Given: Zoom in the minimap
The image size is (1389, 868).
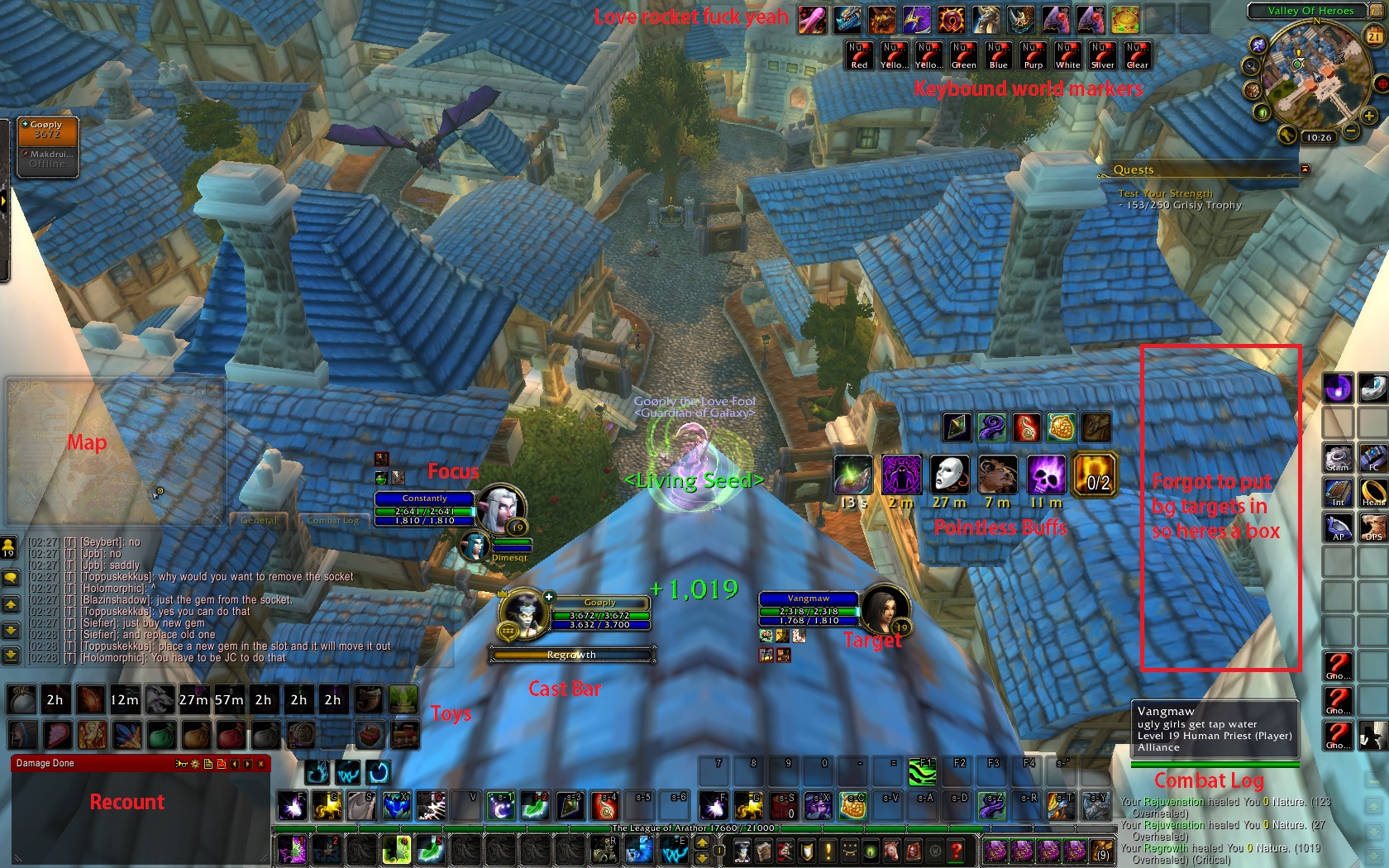Looking at the screenshot, I should tap(1369, 117).
